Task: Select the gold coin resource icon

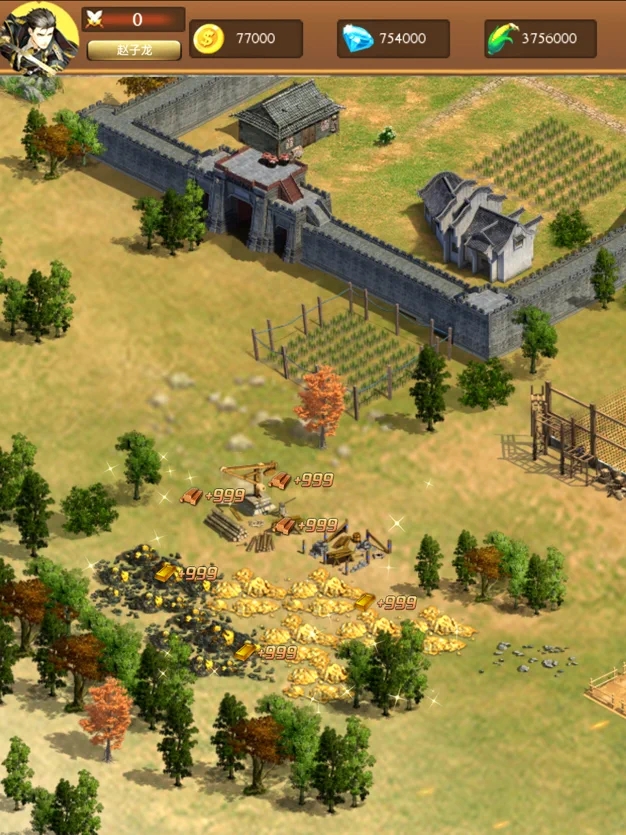Action: click(x=208, y=39)
